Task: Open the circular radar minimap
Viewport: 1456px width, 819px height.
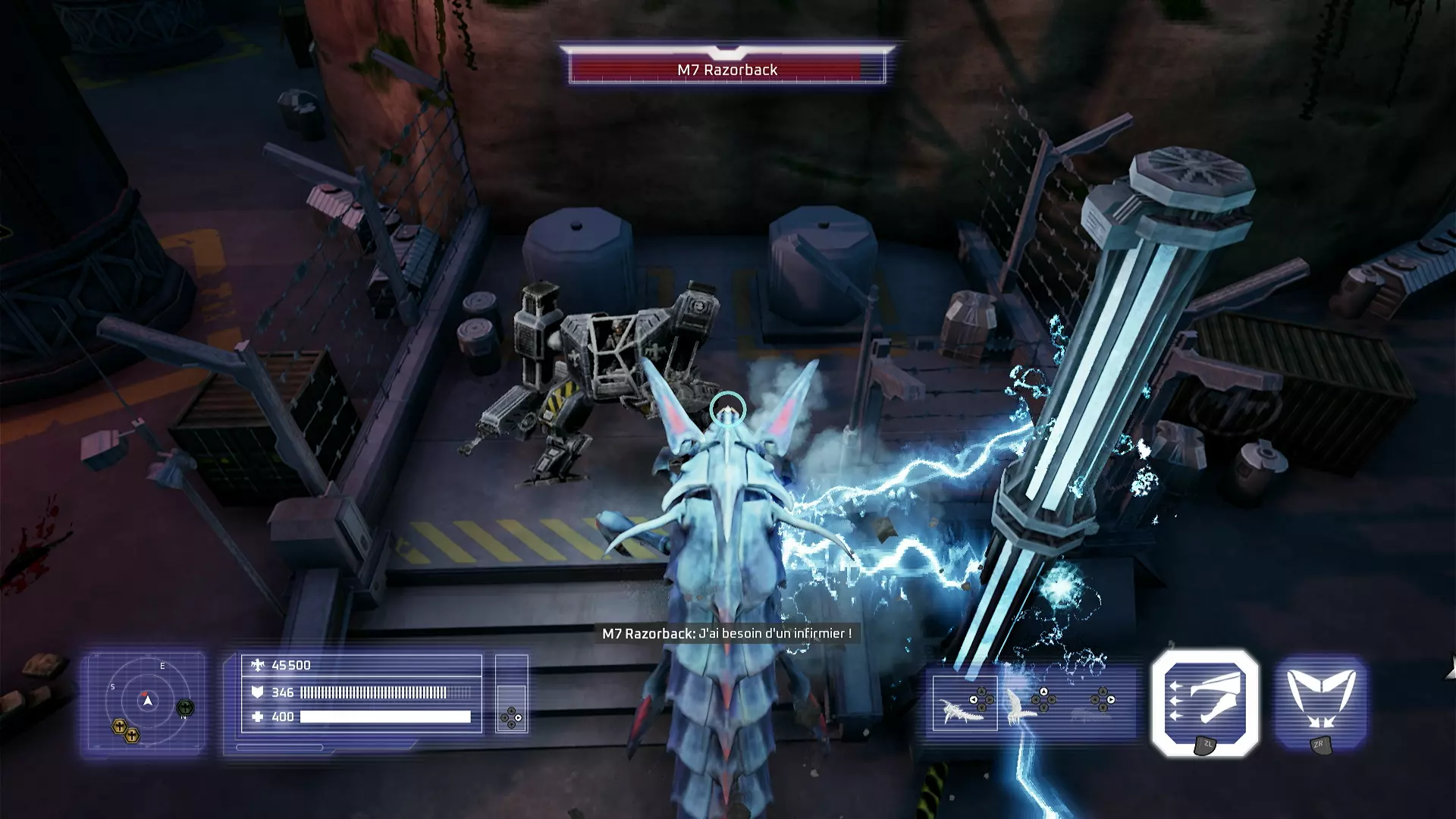Action: coord(147,701)
